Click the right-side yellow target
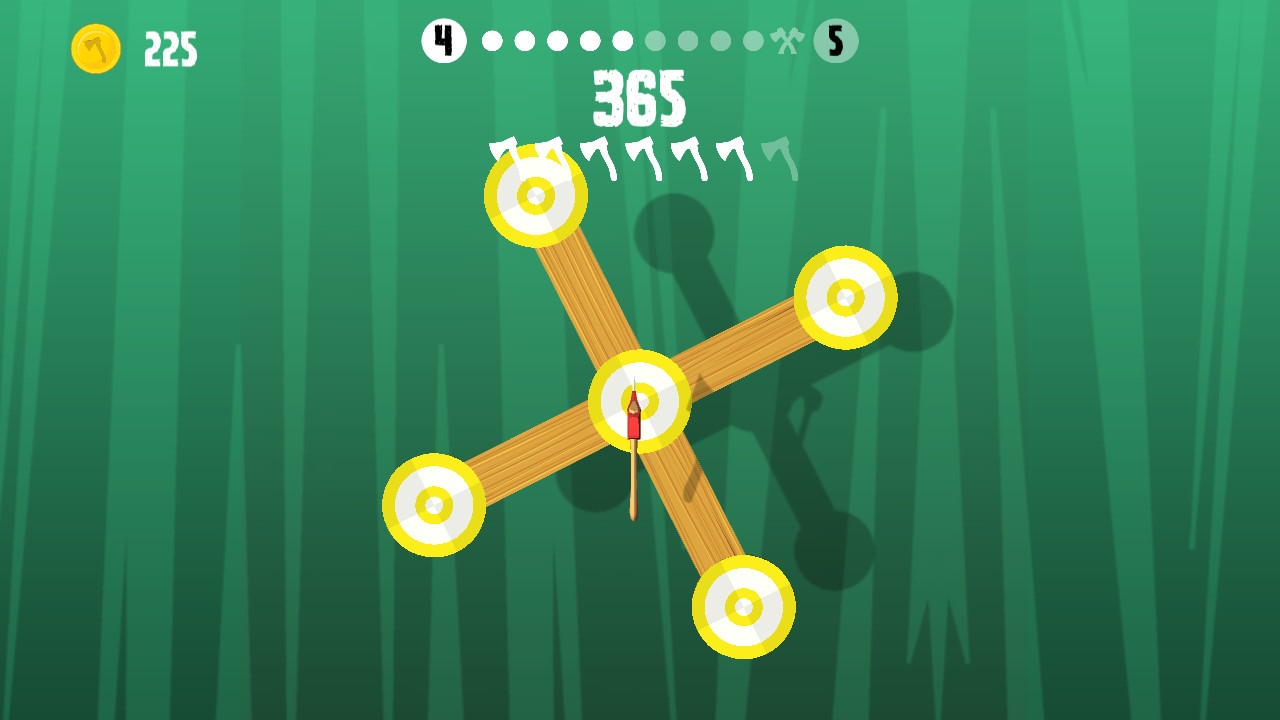Viewport: 1280px width, 720px height. (x=845, y=297)
